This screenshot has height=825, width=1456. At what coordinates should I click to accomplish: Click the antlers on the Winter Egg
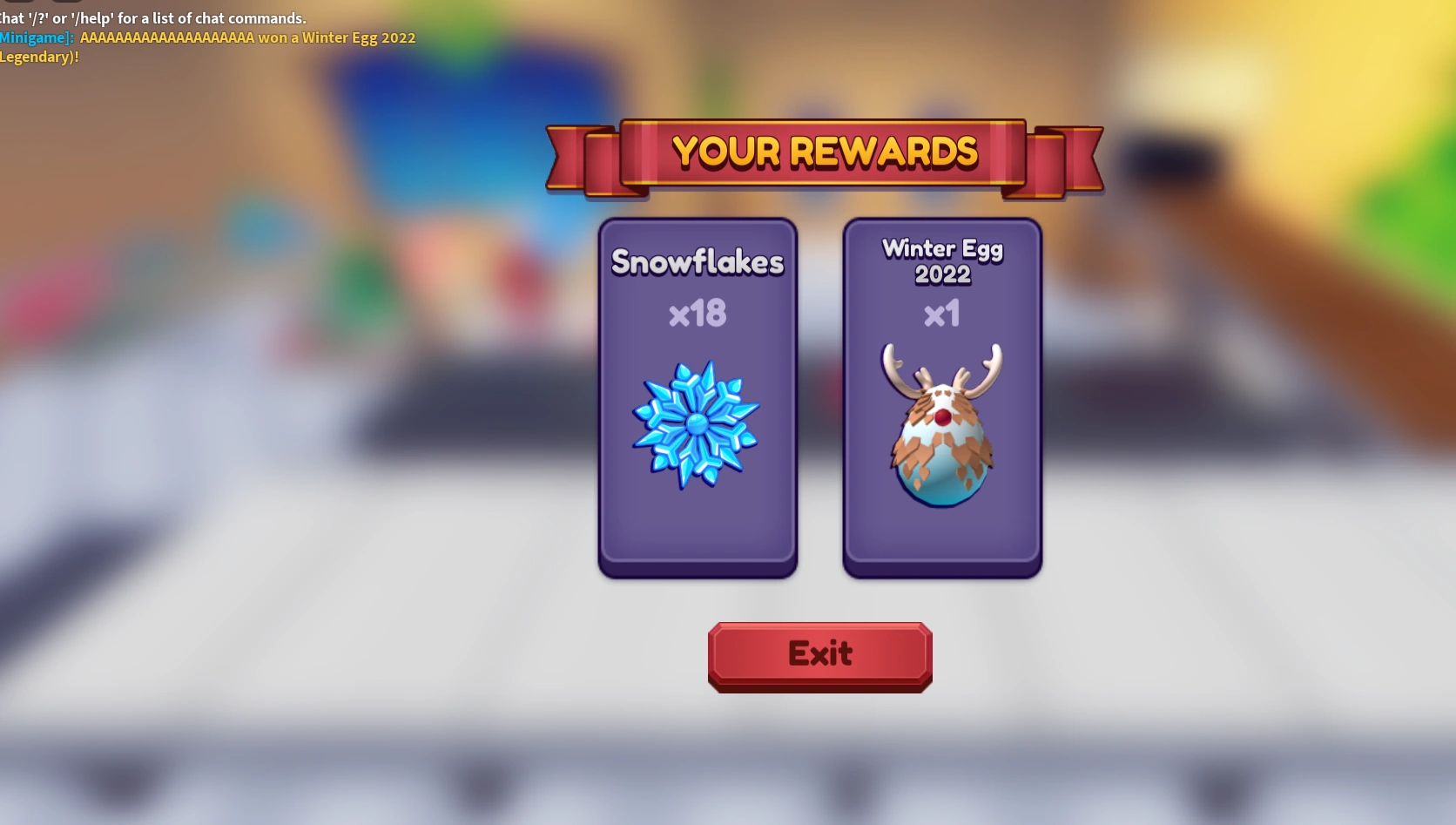click(940, 366)
